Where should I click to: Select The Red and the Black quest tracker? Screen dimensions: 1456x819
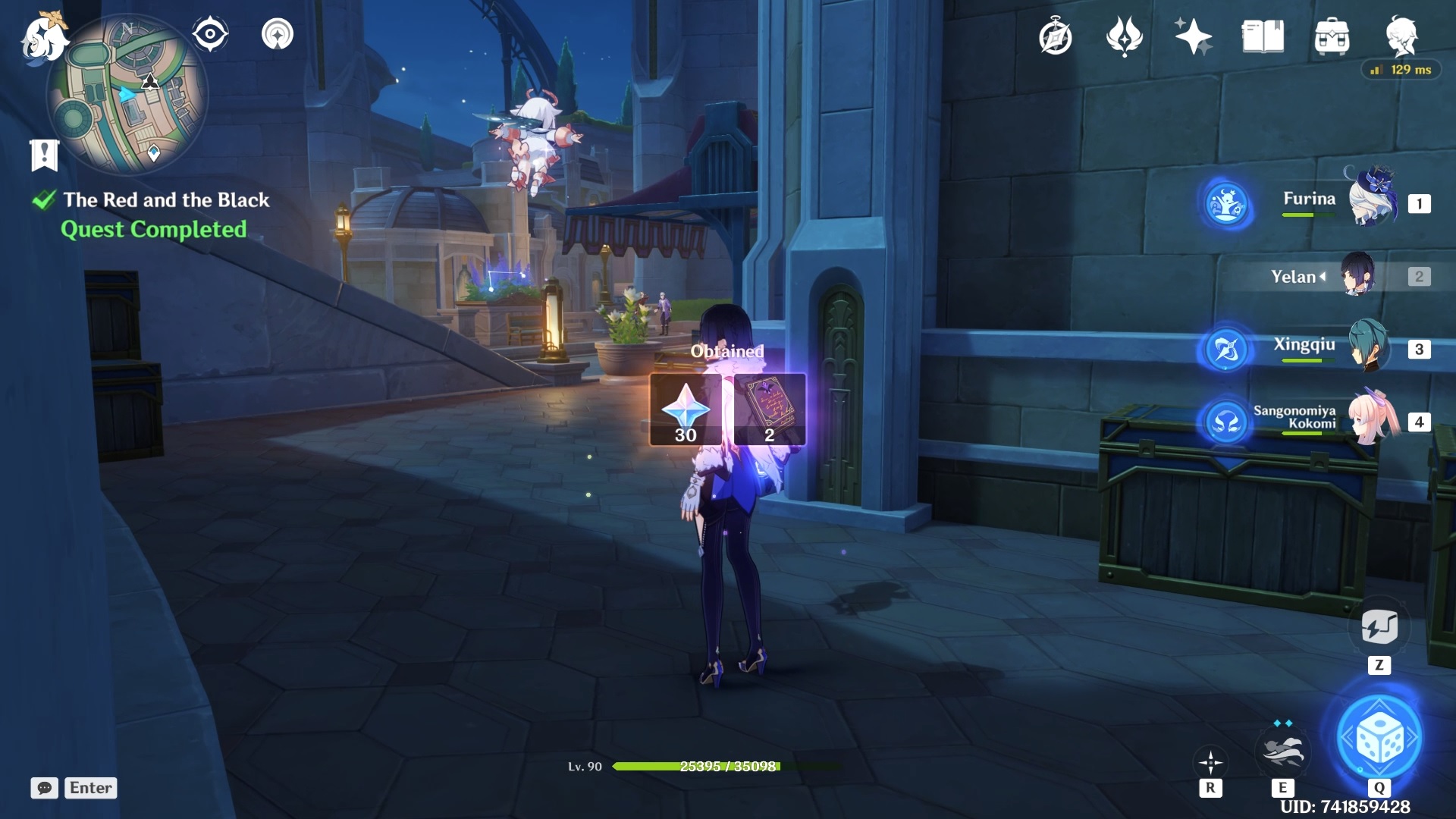click(x=165, y=200)
